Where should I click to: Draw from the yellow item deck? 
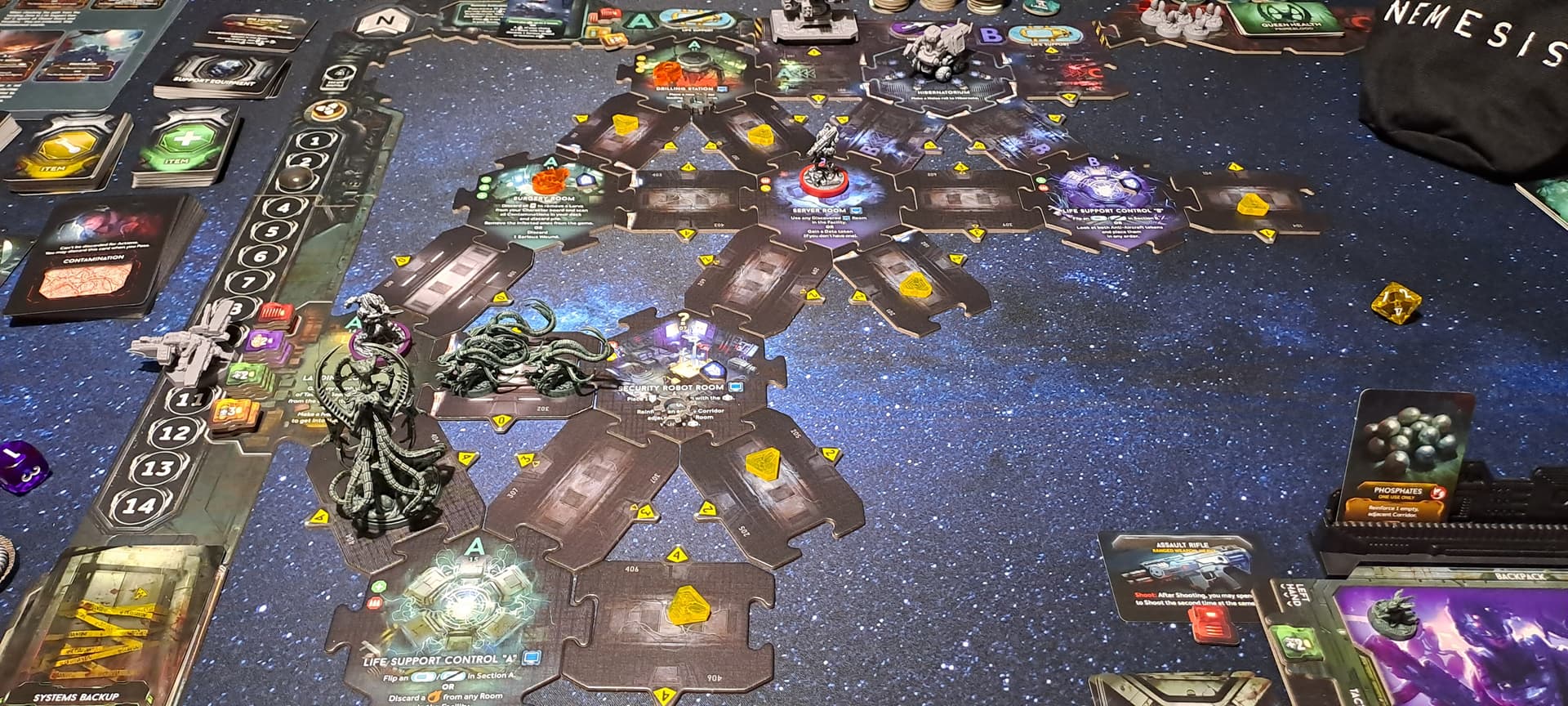[x=69, y=153]
